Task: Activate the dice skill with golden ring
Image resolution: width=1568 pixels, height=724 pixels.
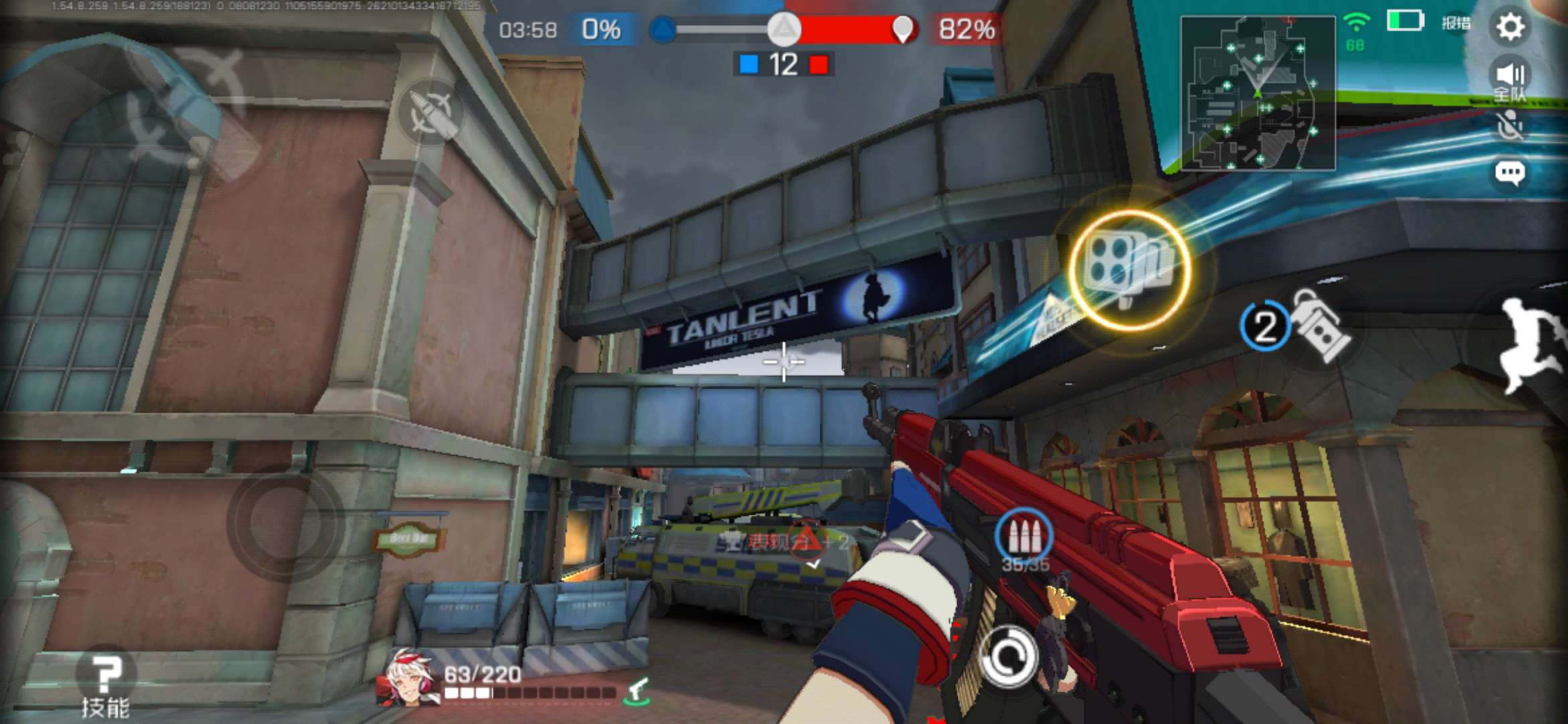Action: coord(1129,269)
